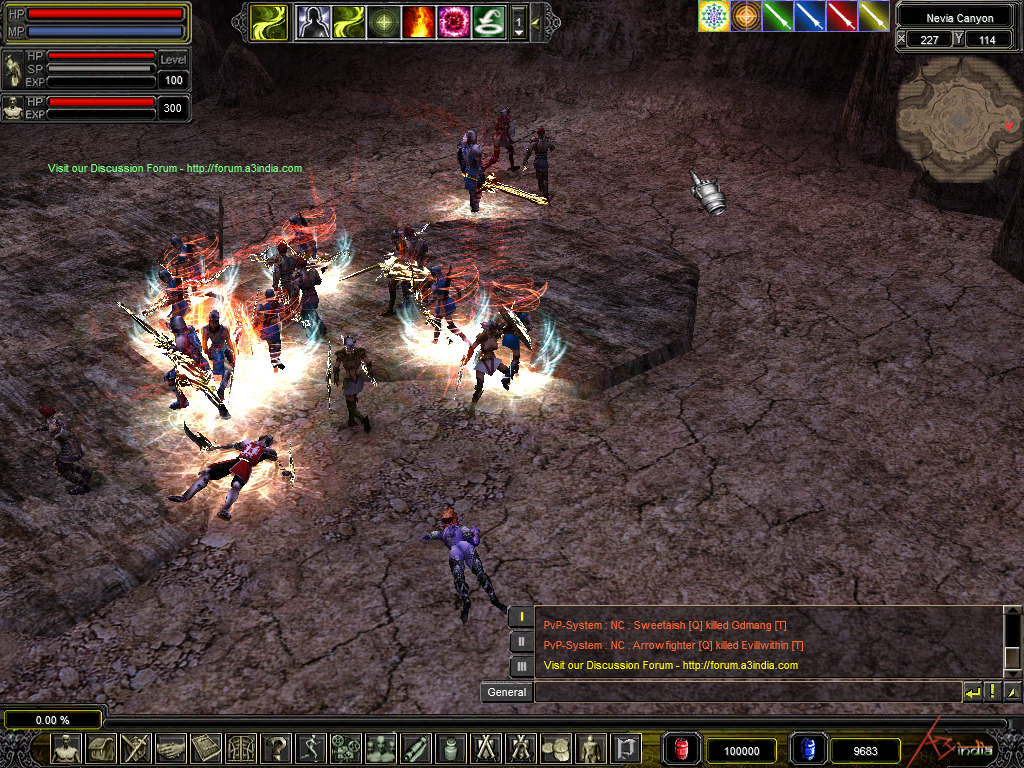Activate the glowing silhouette skill
This screenshot has width=1024, height=768.
[313, 21]
